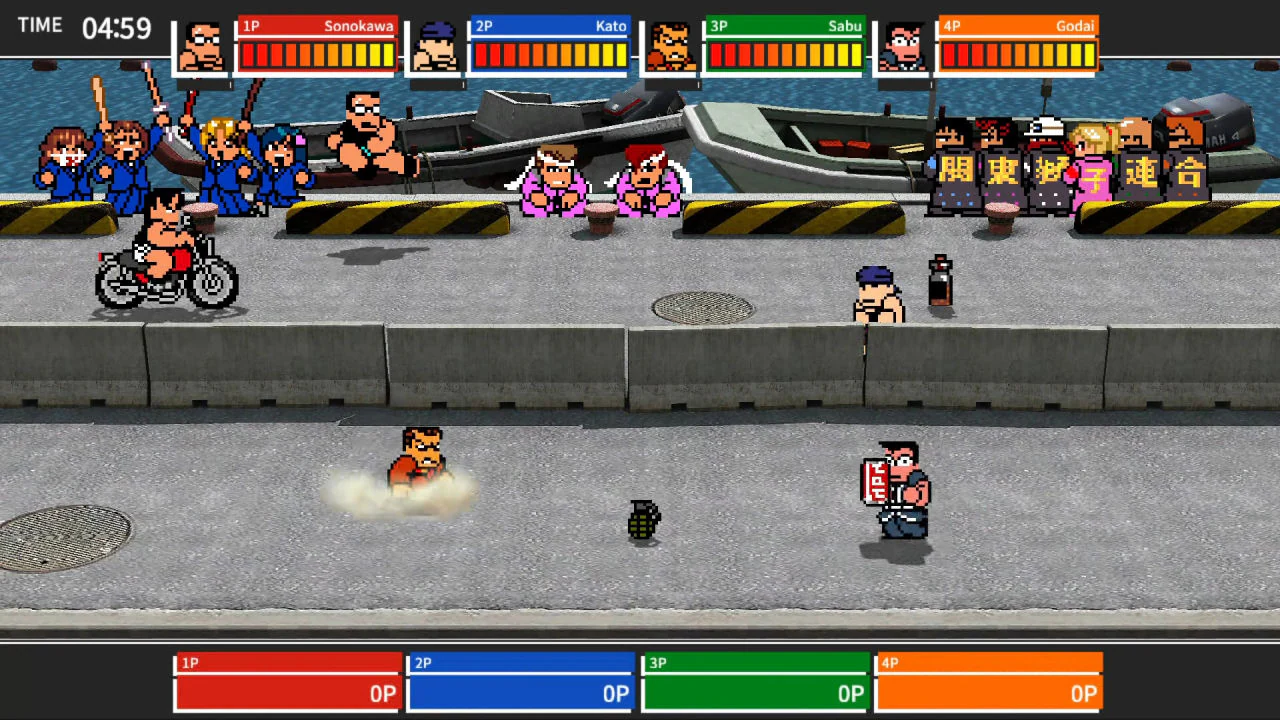Click the 4P 0P score bar
This screenshot has width=1280, height=720.
click(x=988, y=693)
